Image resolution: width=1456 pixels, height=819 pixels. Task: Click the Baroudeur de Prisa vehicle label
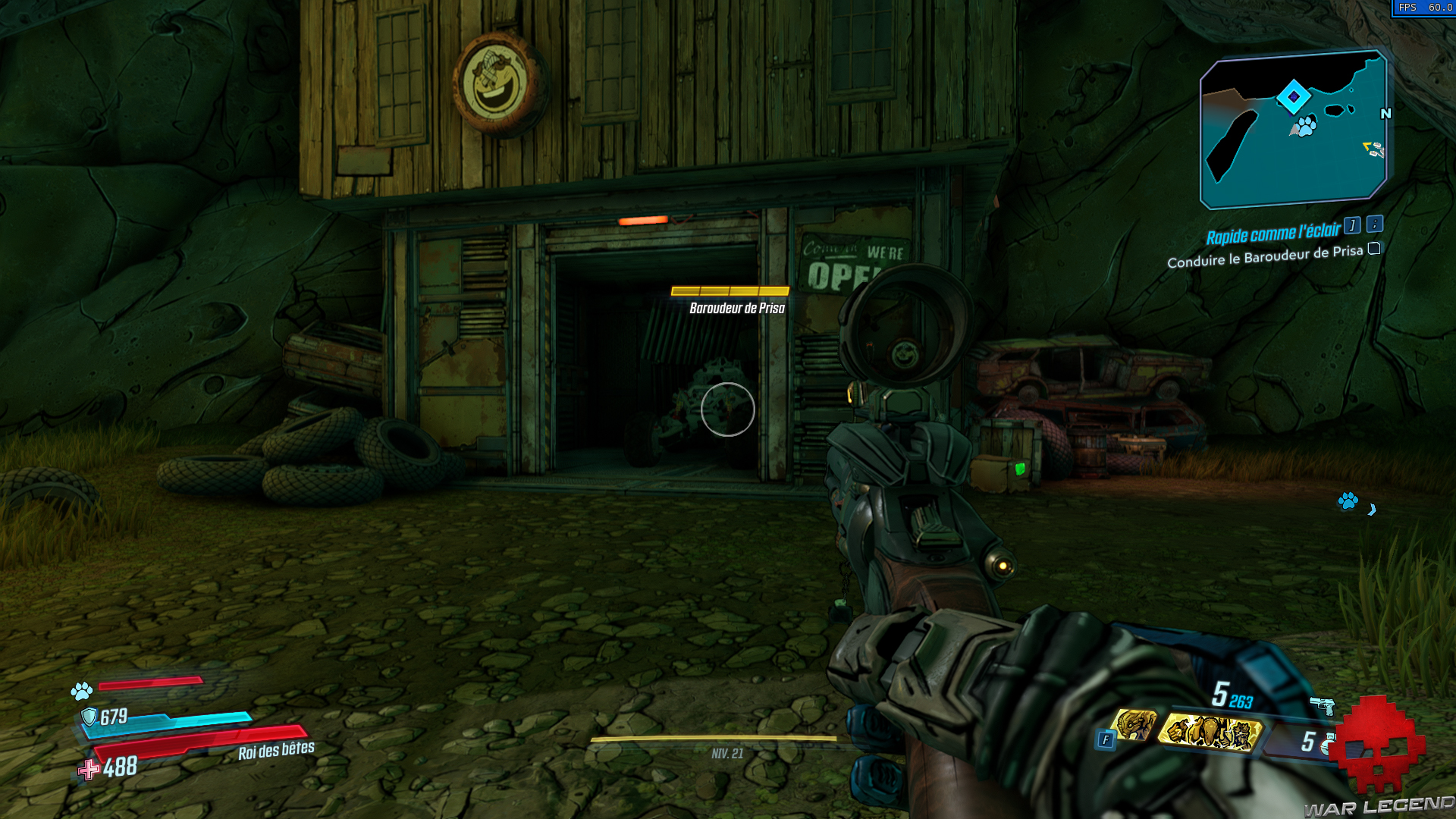[x=736, y=309]
